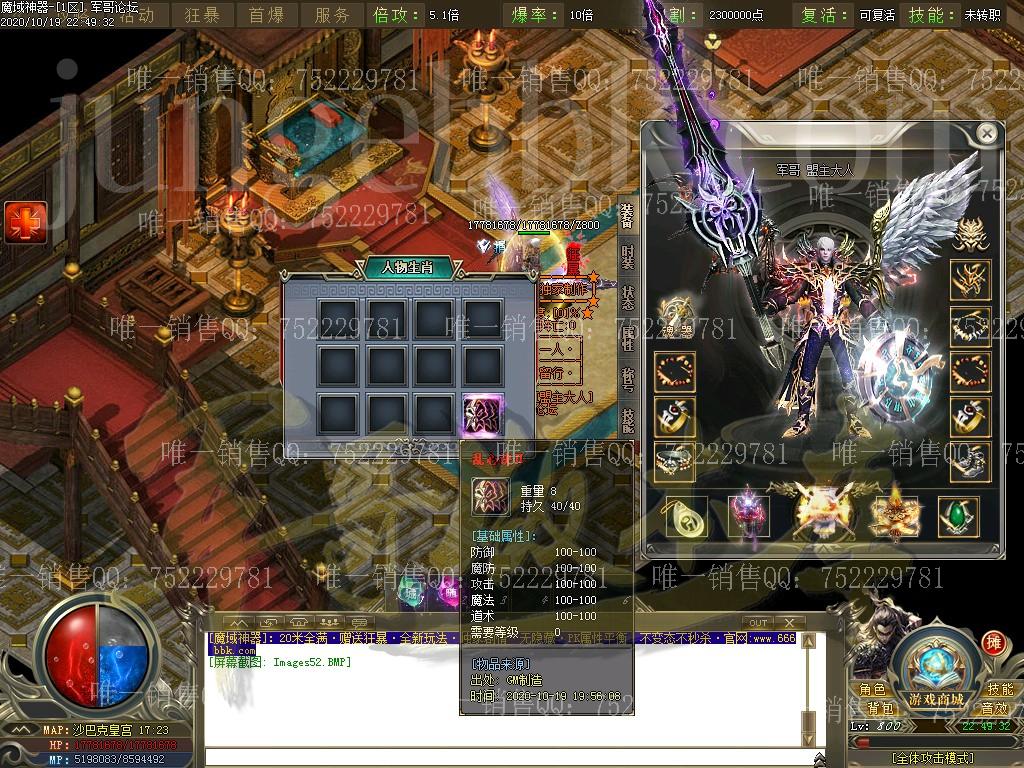1024x768 pixels.
Task: Switch to the 时装 side tab
Action: coord(627,257)
